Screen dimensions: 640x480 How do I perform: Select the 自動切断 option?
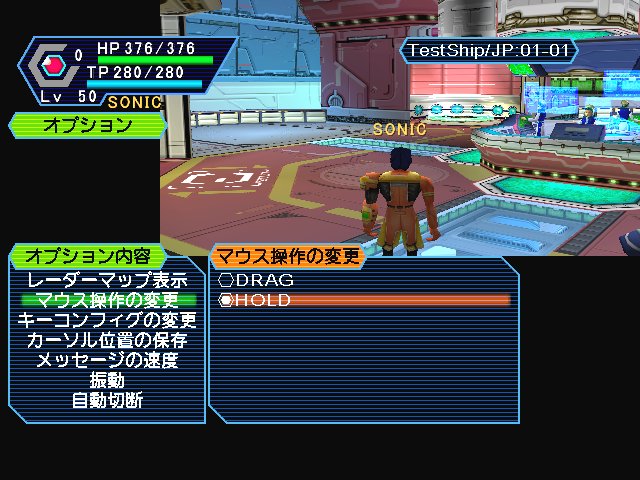[x=107, y=400]
